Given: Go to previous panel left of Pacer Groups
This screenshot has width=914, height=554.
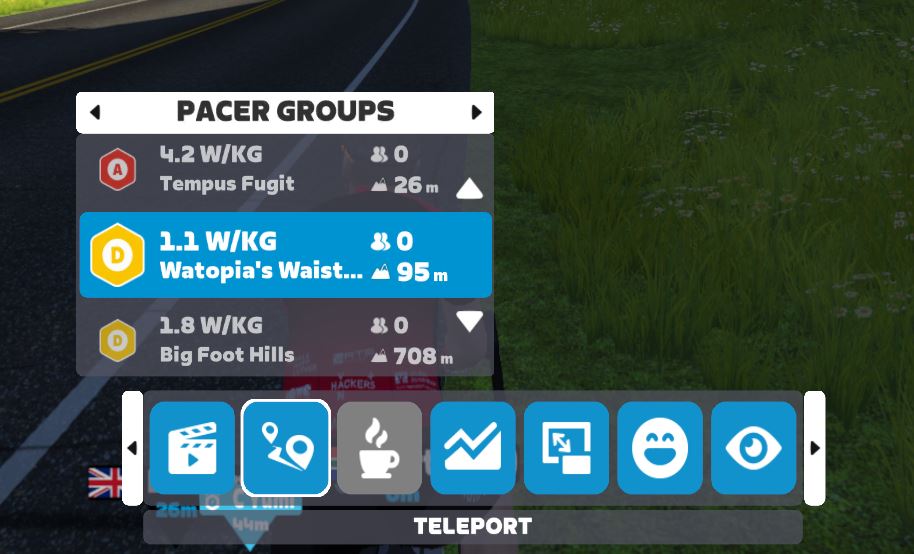Looking at the screenshot, I should [x=95, y=113].
